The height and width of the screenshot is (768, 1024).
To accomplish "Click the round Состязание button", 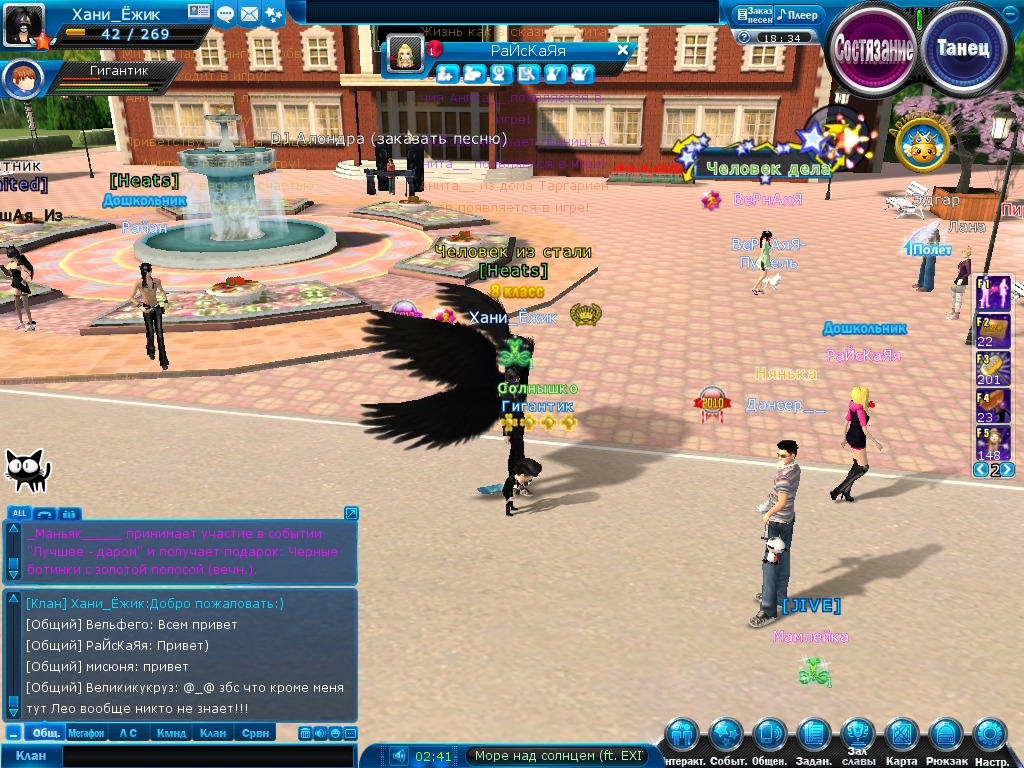I will coord(873,49).
